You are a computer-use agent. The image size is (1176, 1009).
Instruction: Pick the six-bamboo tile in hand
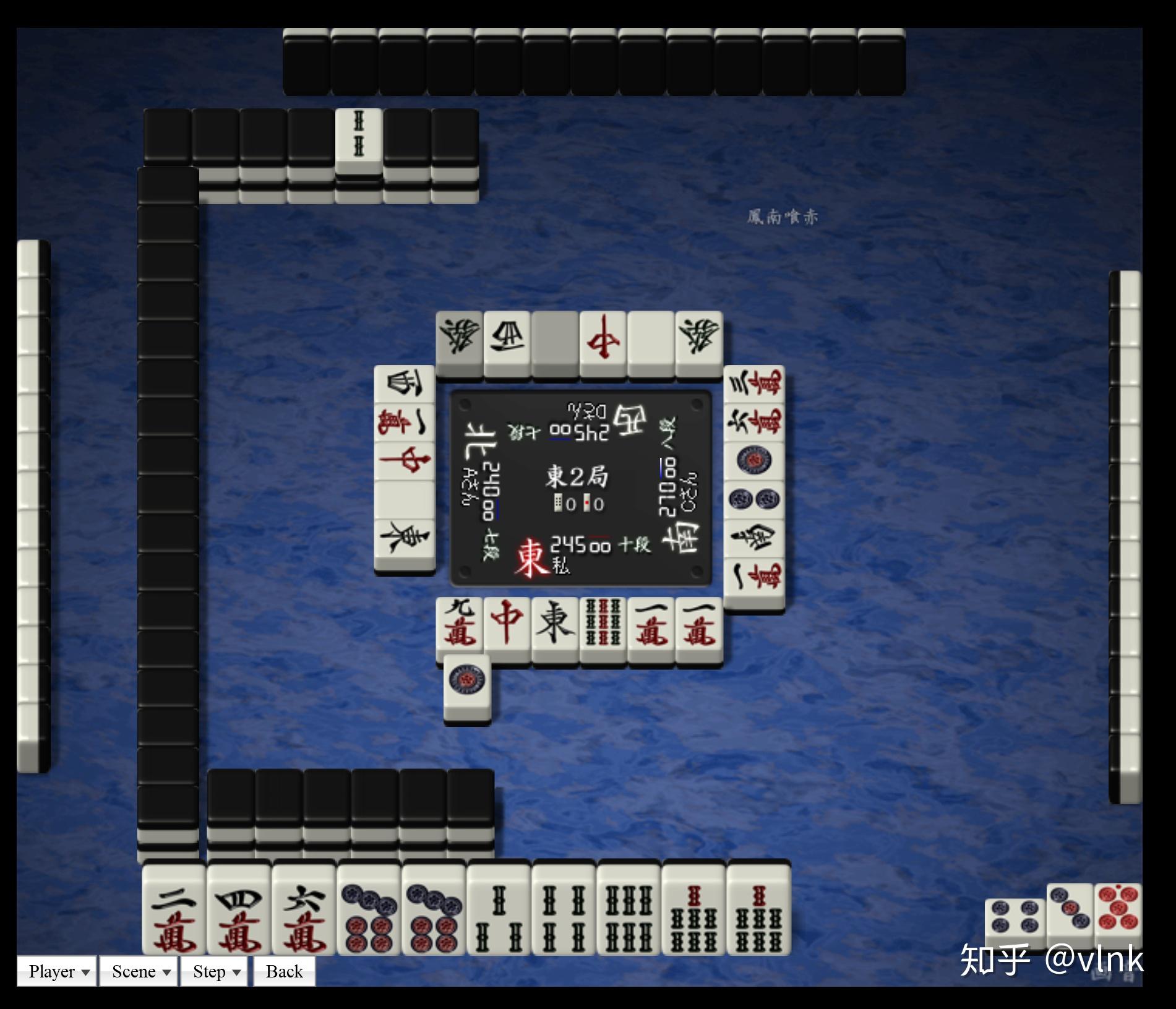point(629,909)
